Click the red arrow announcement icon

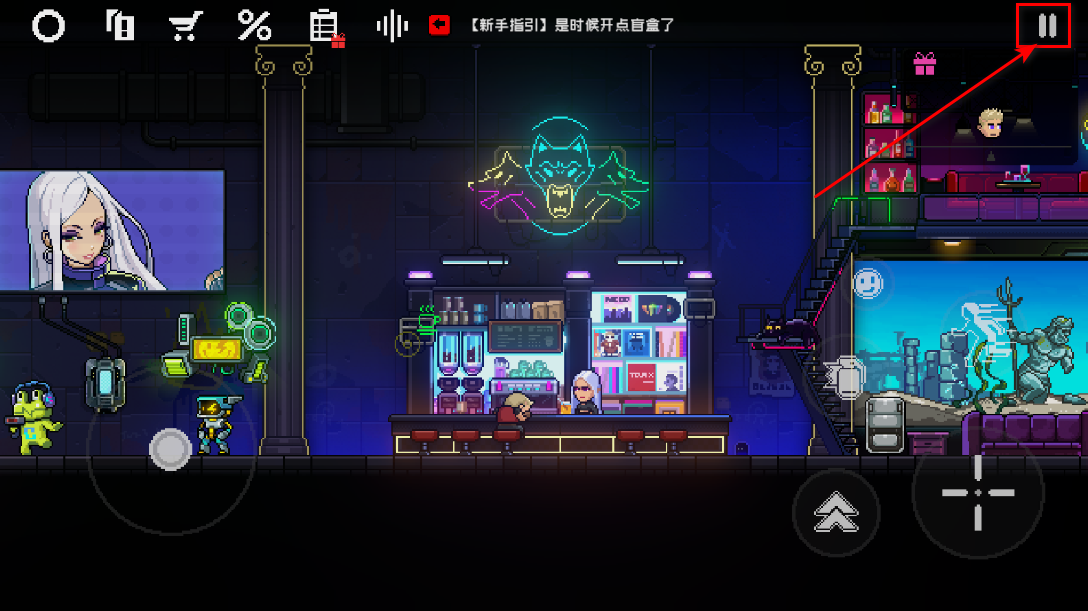[x=439, y=26]
